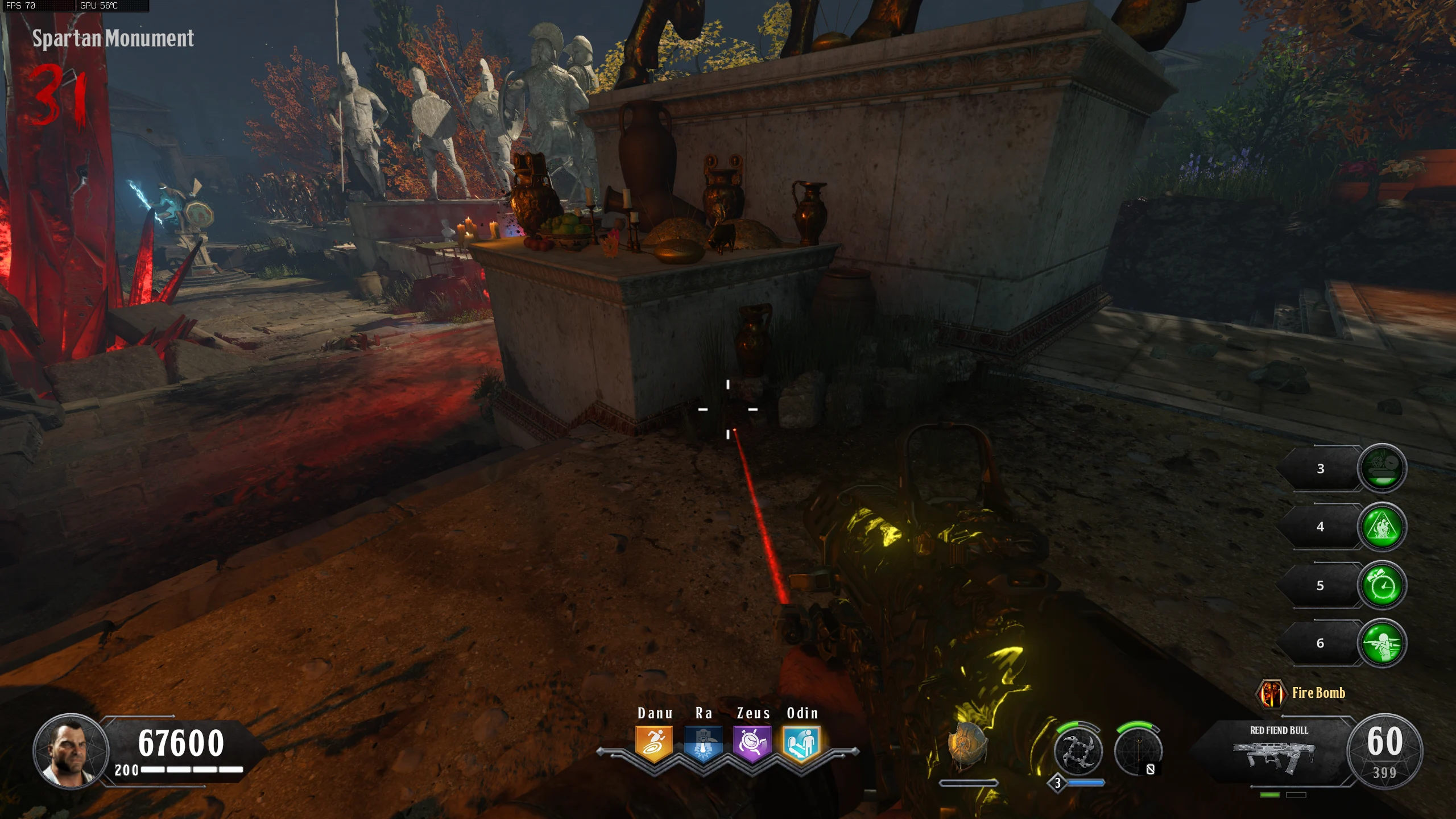Select the Fire Bomb equipment icon

[1271, 693]
